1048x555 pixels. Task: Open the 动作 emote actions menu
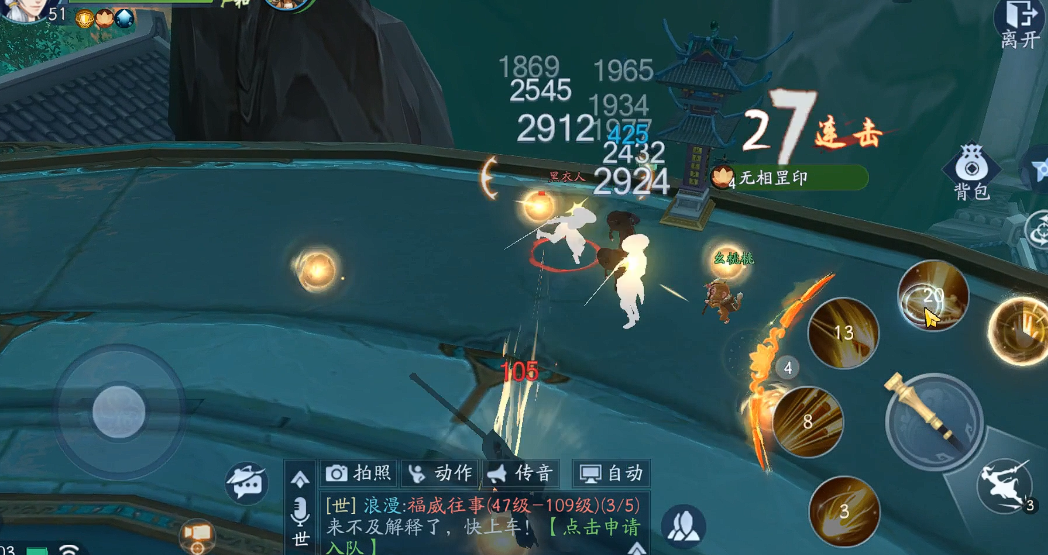[440, 473]
